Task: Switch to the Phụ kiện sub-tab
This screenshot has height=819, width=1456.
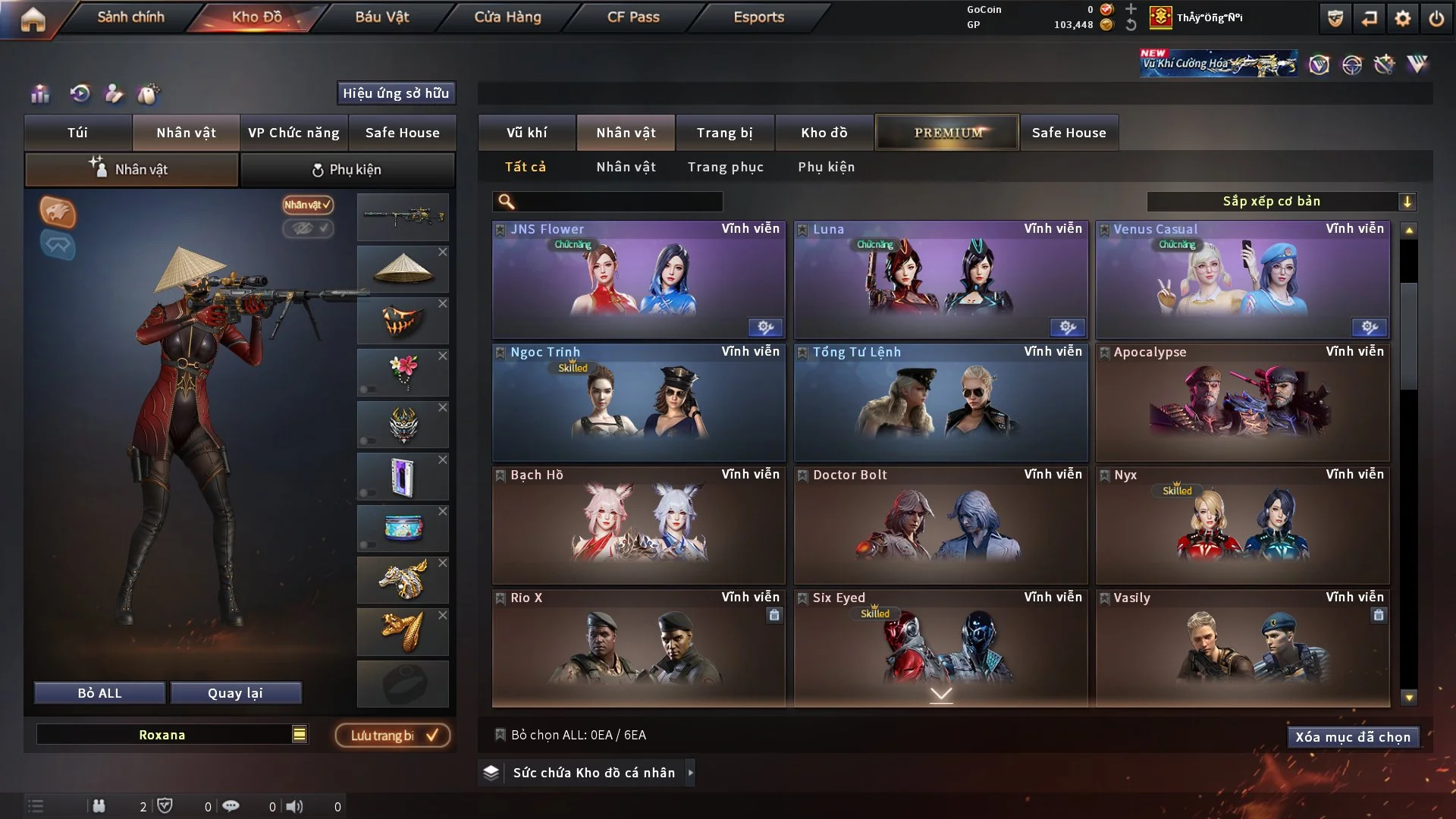Action: pos(347,170)
